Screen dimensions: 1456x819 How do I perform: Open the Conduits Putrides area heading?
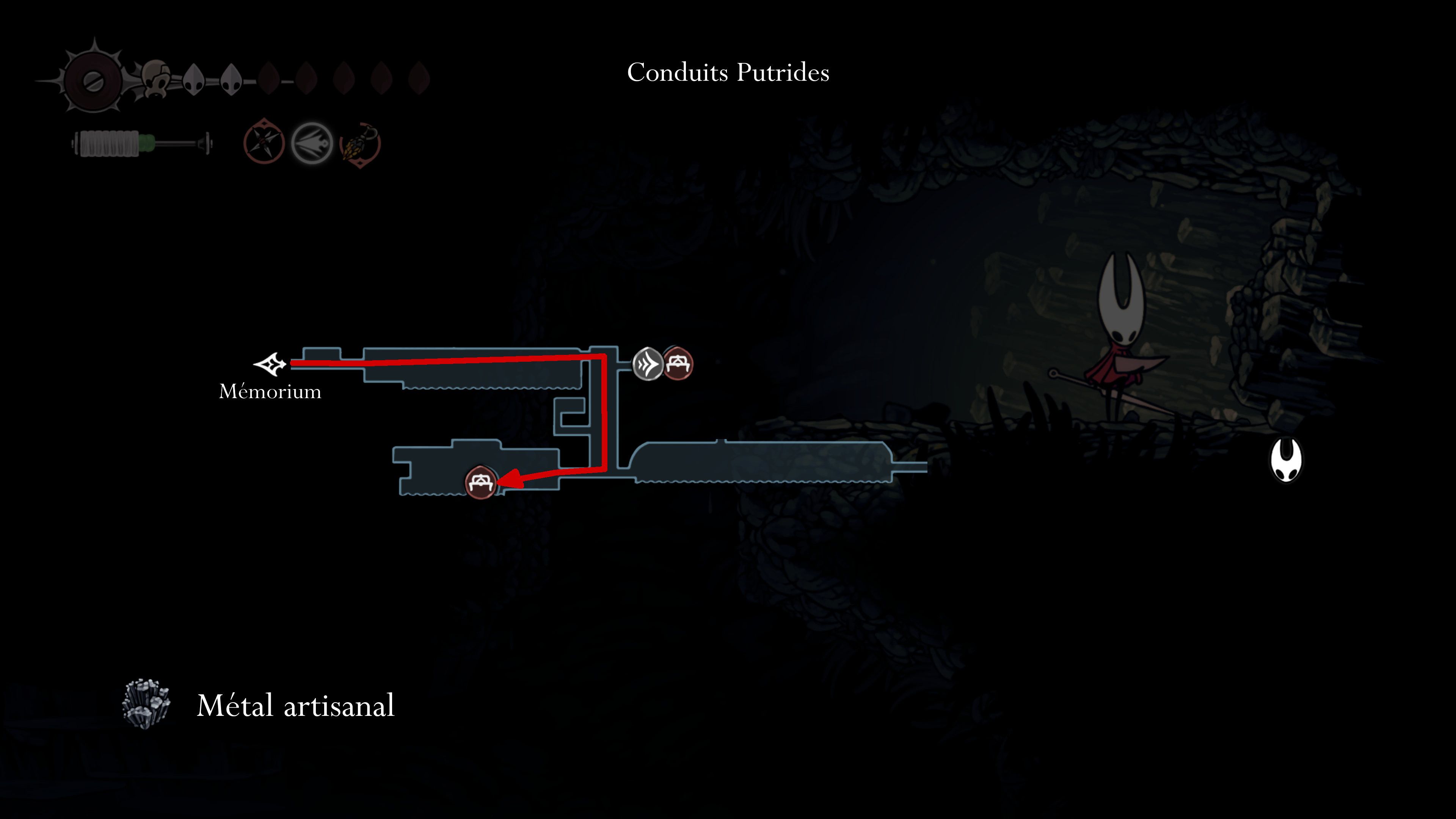[728, 72]
